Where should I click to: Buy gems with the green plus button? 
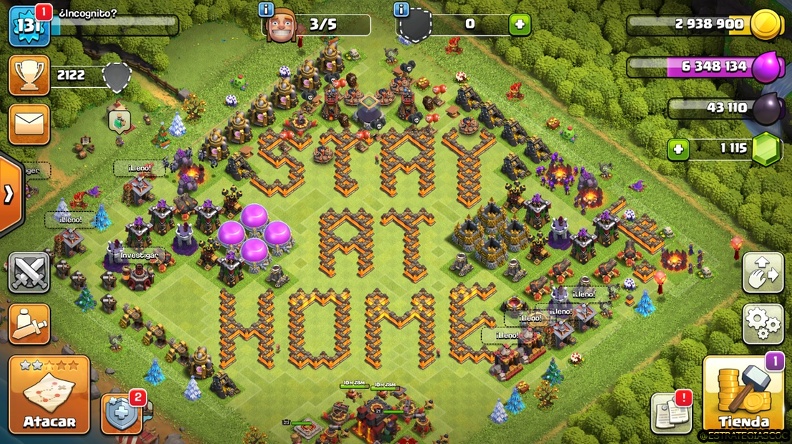[x=679, y=149]
